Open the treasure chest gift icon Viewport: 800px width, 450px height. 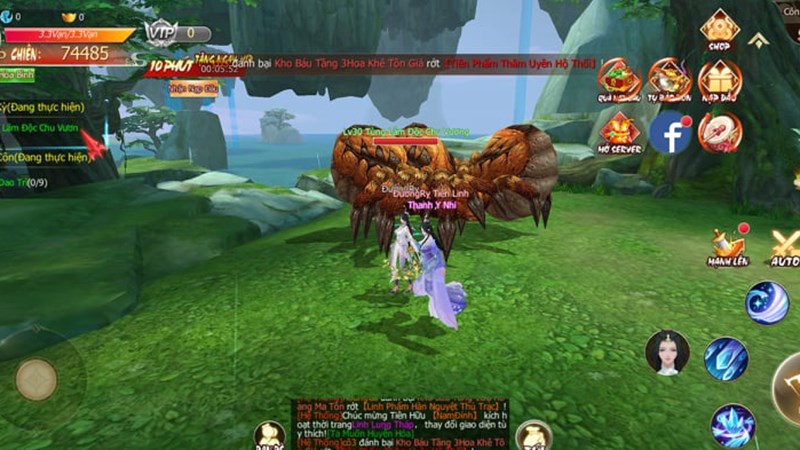[620, 80]
